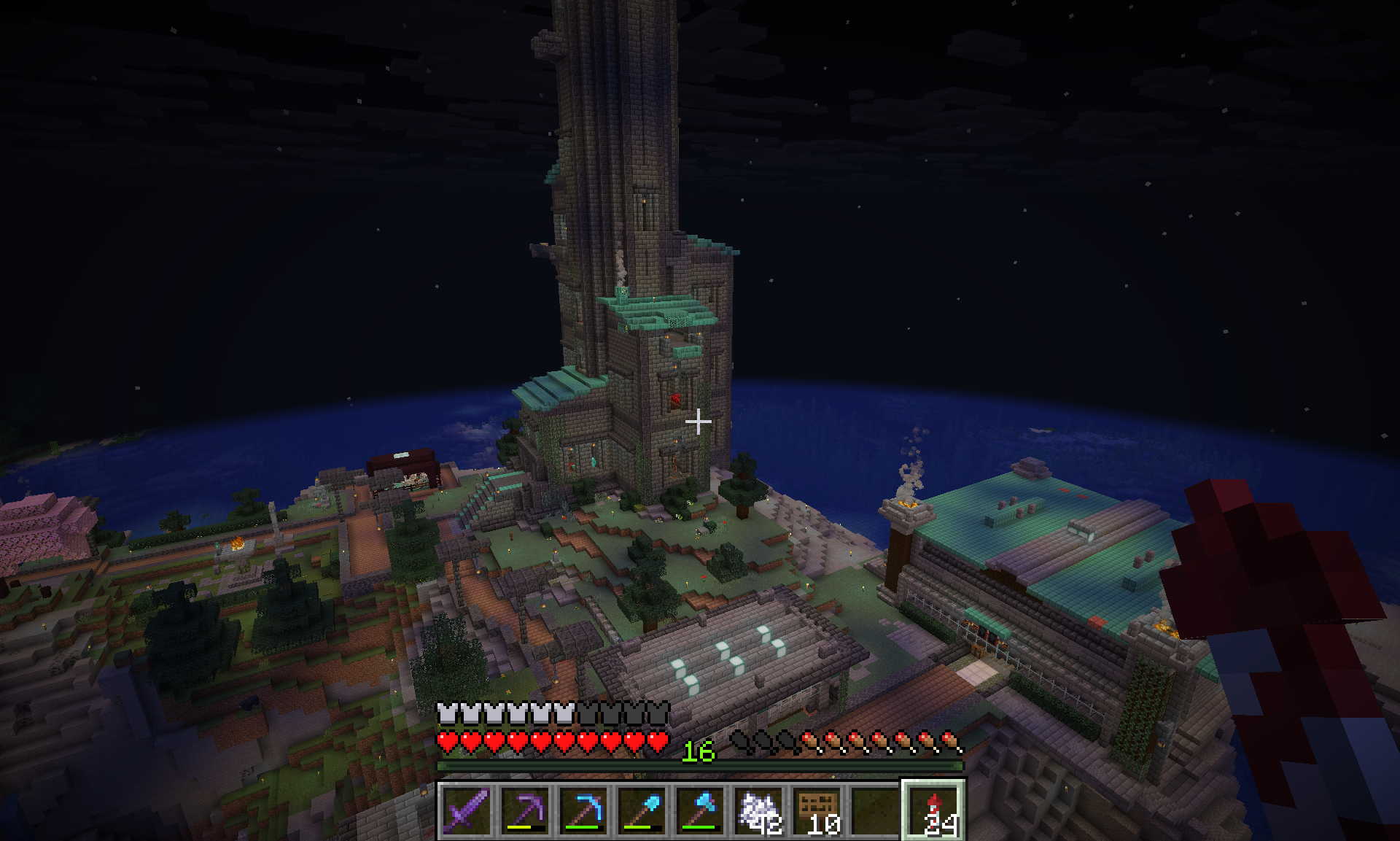Screen dimensions: 1400x841
Task: Choose the stack of 10 signs
Action: [x=817, y=809]
